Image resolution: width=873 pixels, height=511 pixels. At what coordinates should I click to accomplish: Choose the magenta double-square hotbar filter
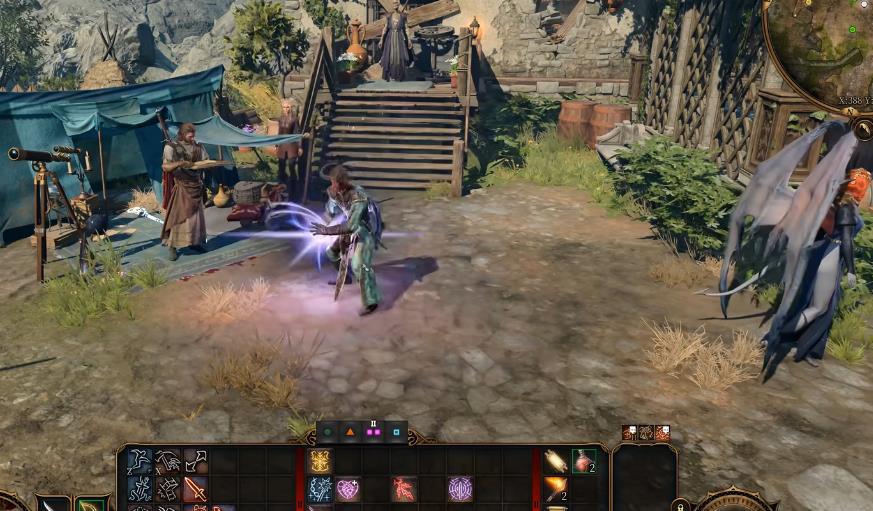point(373,433)
